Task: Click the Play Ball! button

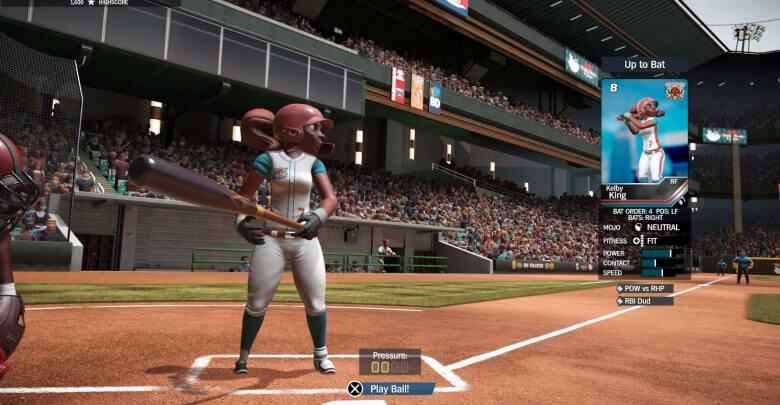Action: click(391, 388)
